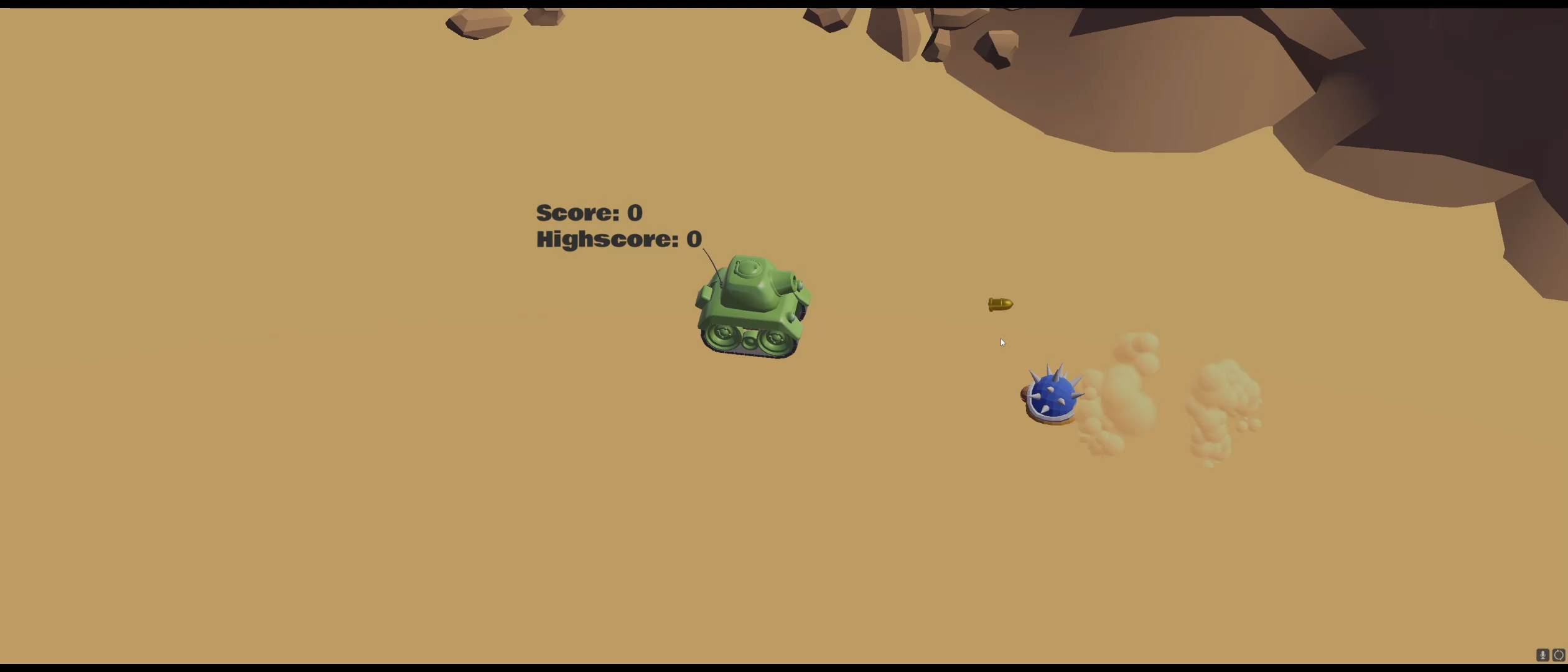1568x672 pixels.
Task: Open the Highscore details by clicking its label
Action: 618,239
